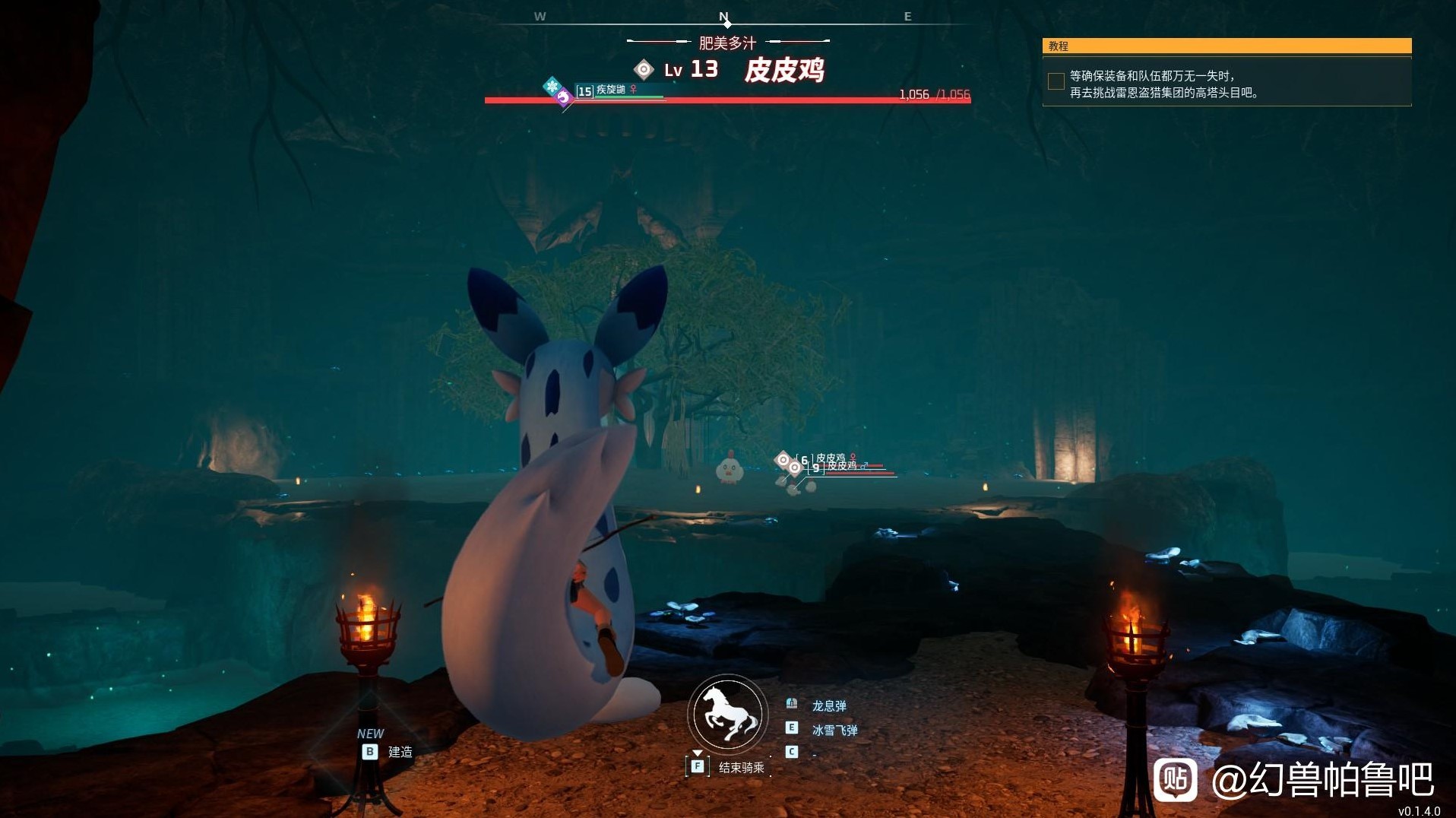Image resolution: width=1456 pixels, height=818 pixels.
Task: Select the 冰雪飞弹 skill entry
Action: click(834, 731)
